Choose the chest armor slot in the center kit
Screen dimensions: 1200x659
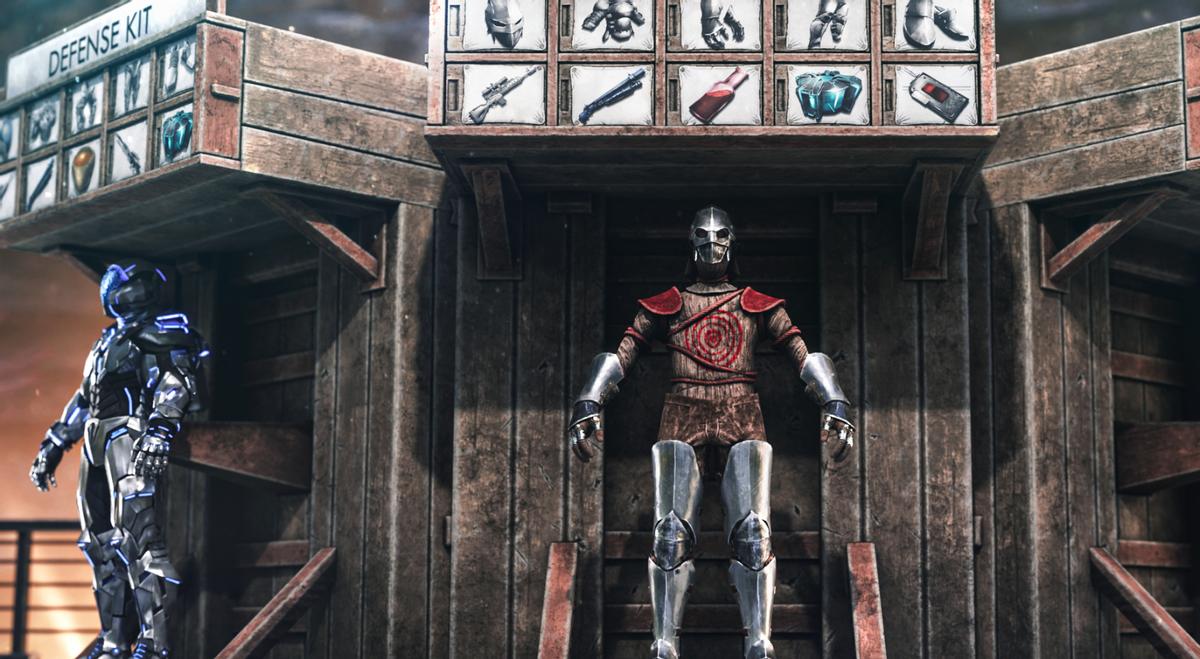point(612,23)
